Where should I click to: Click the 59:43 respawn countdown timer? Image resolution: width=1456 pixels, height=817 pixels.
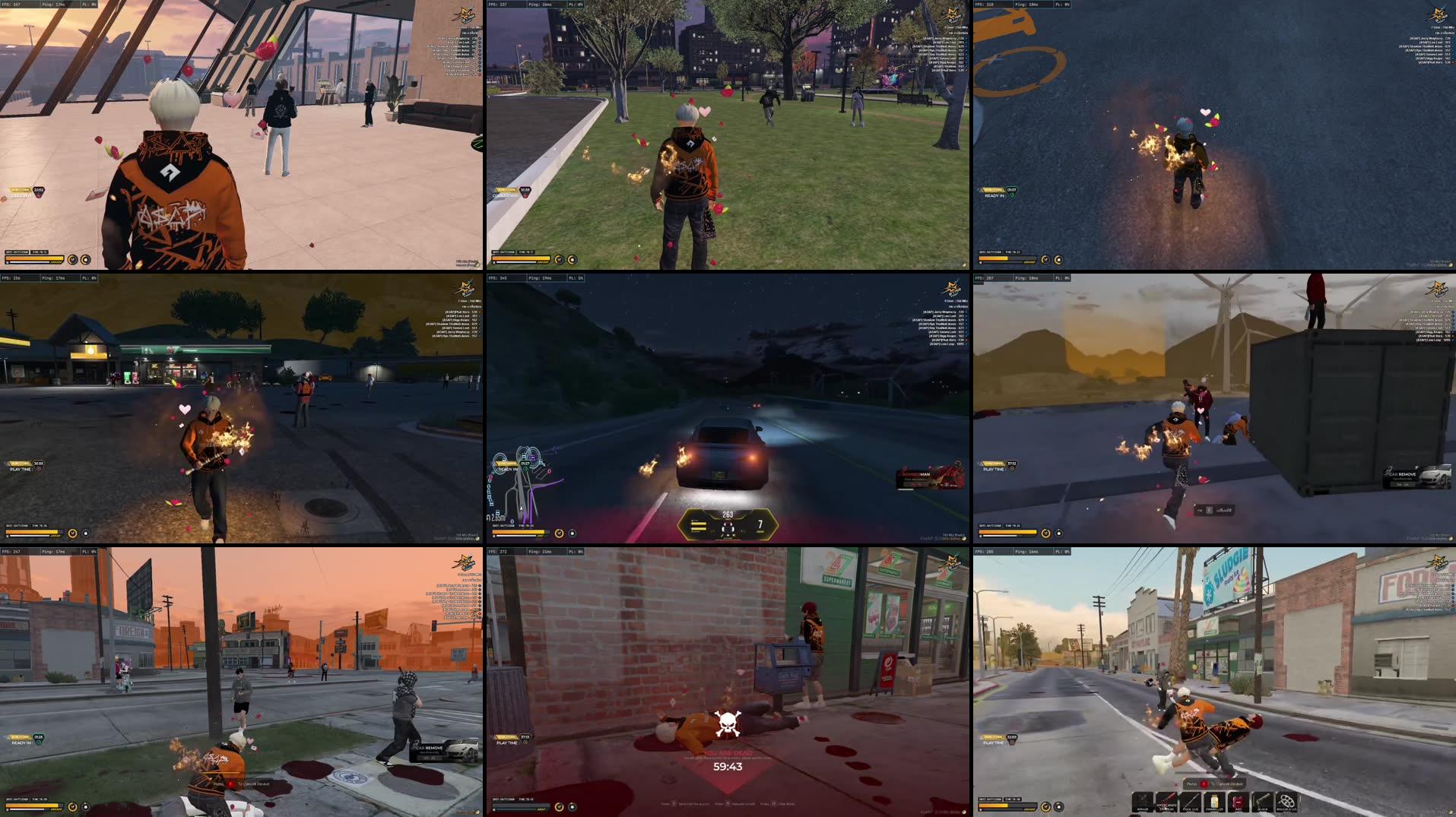[x=727, y=768]
